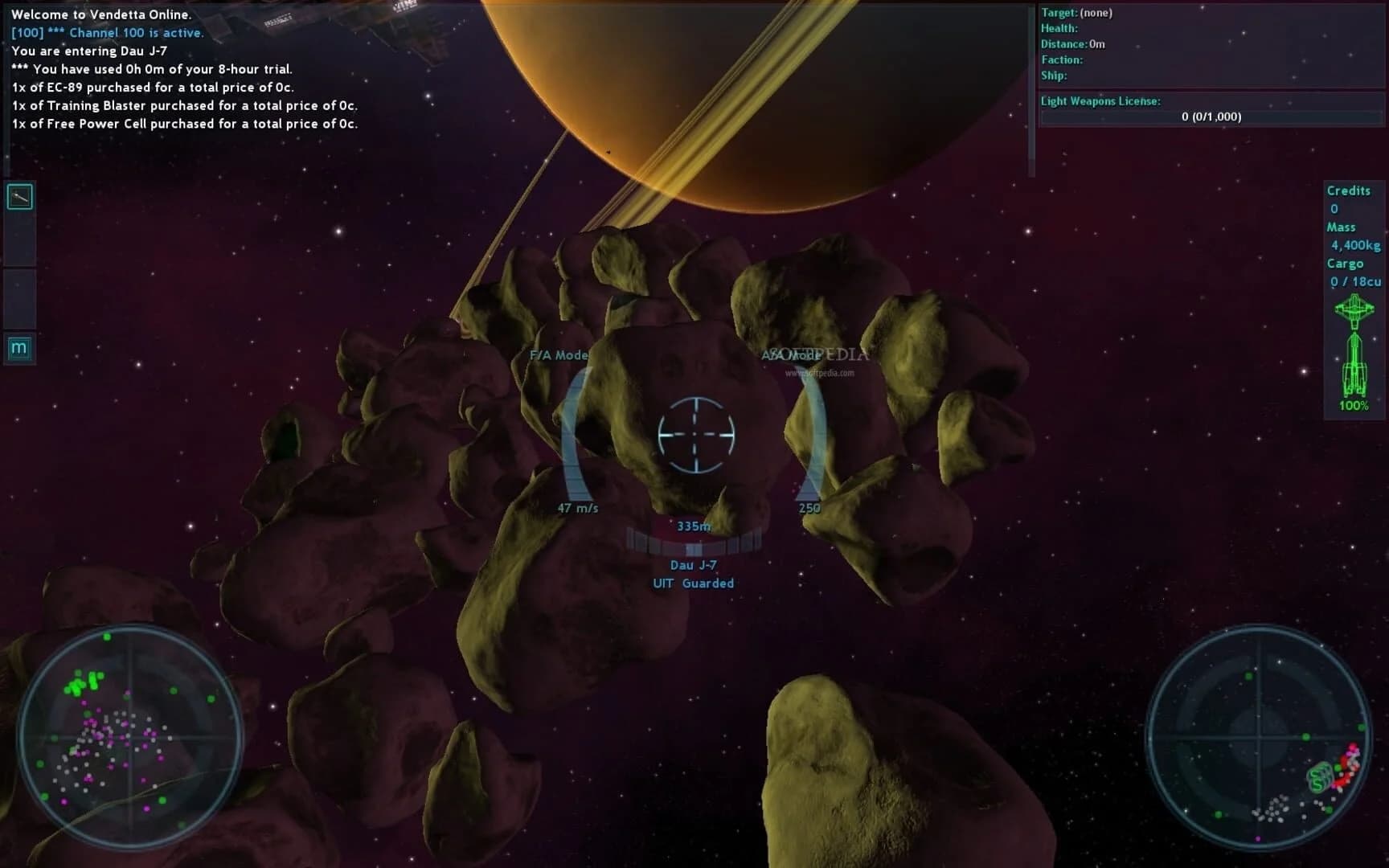Click the 'Dau J-7 UIT Guarded' label
Image resolution: width=1389 pixels, height=868 pixels.
[693, 574]
